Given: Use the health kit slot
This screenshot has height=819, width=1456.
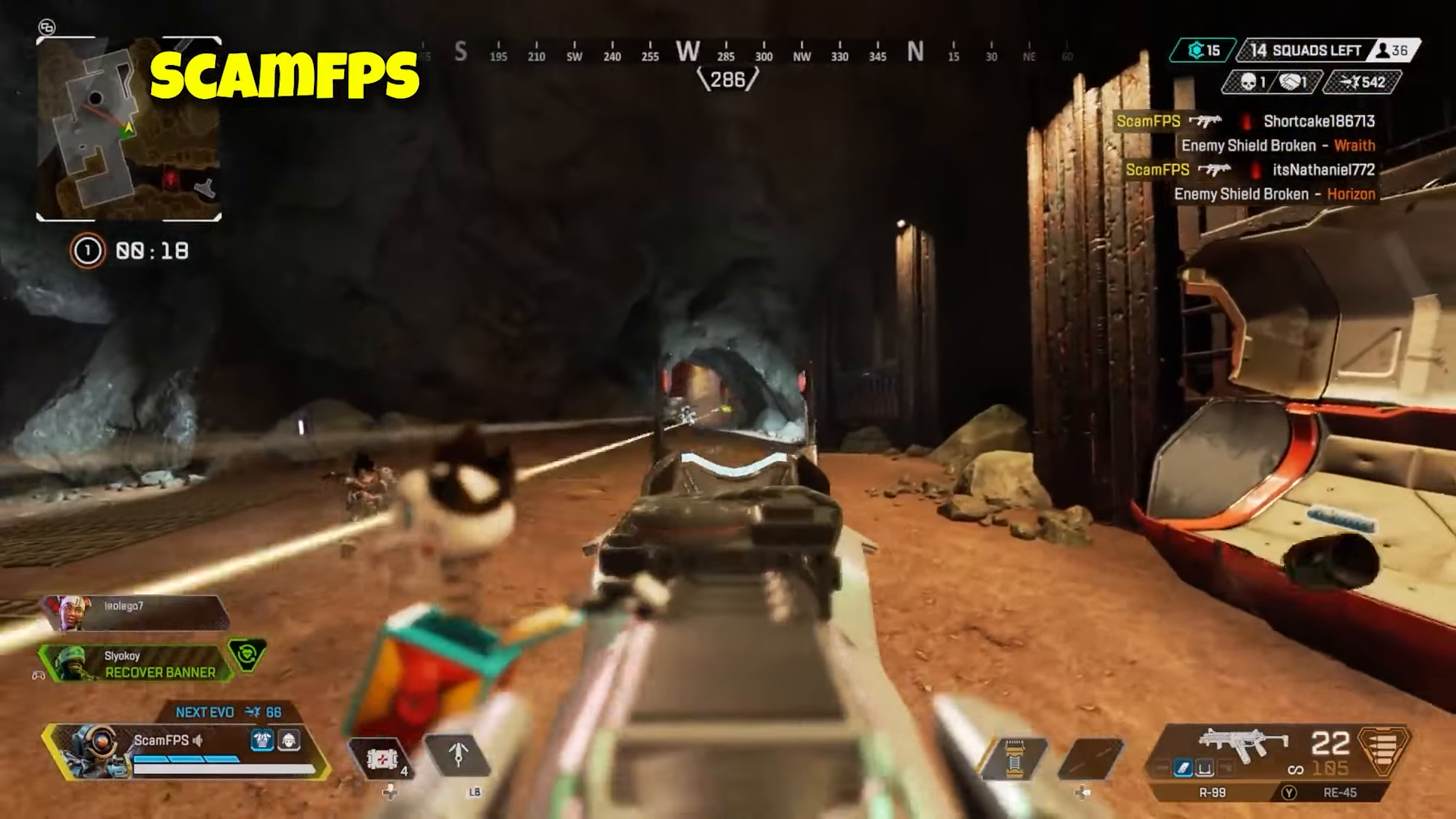Looking at the screenshot, I should click(379, 758).
